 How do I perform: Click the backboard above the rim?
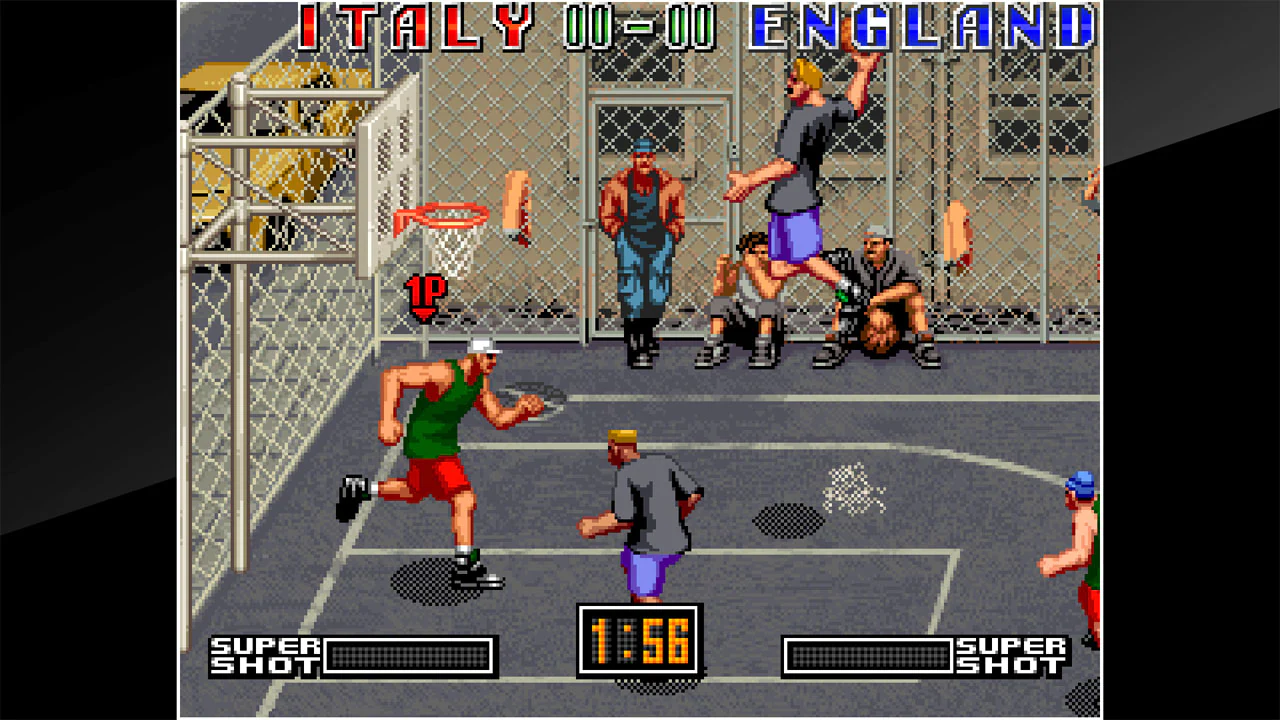pos(390,160)
